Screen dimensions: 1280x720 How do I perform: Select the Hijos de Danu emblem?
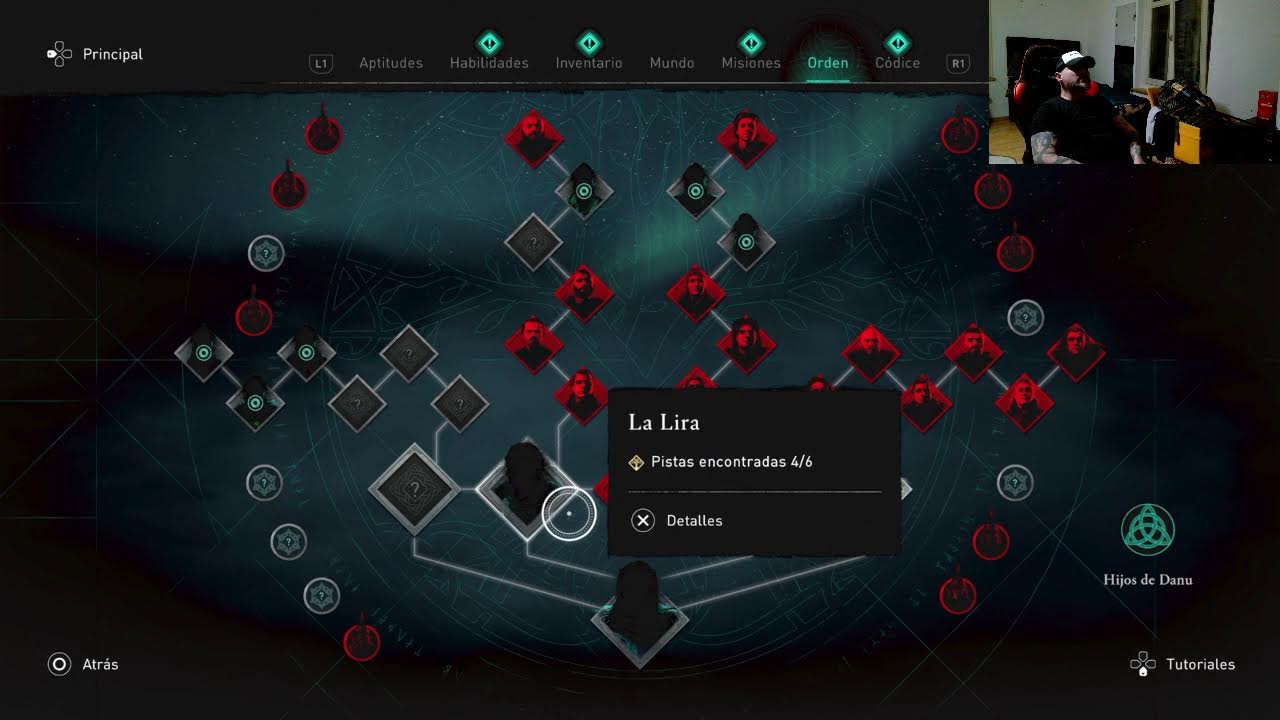tap(1148, 531)
